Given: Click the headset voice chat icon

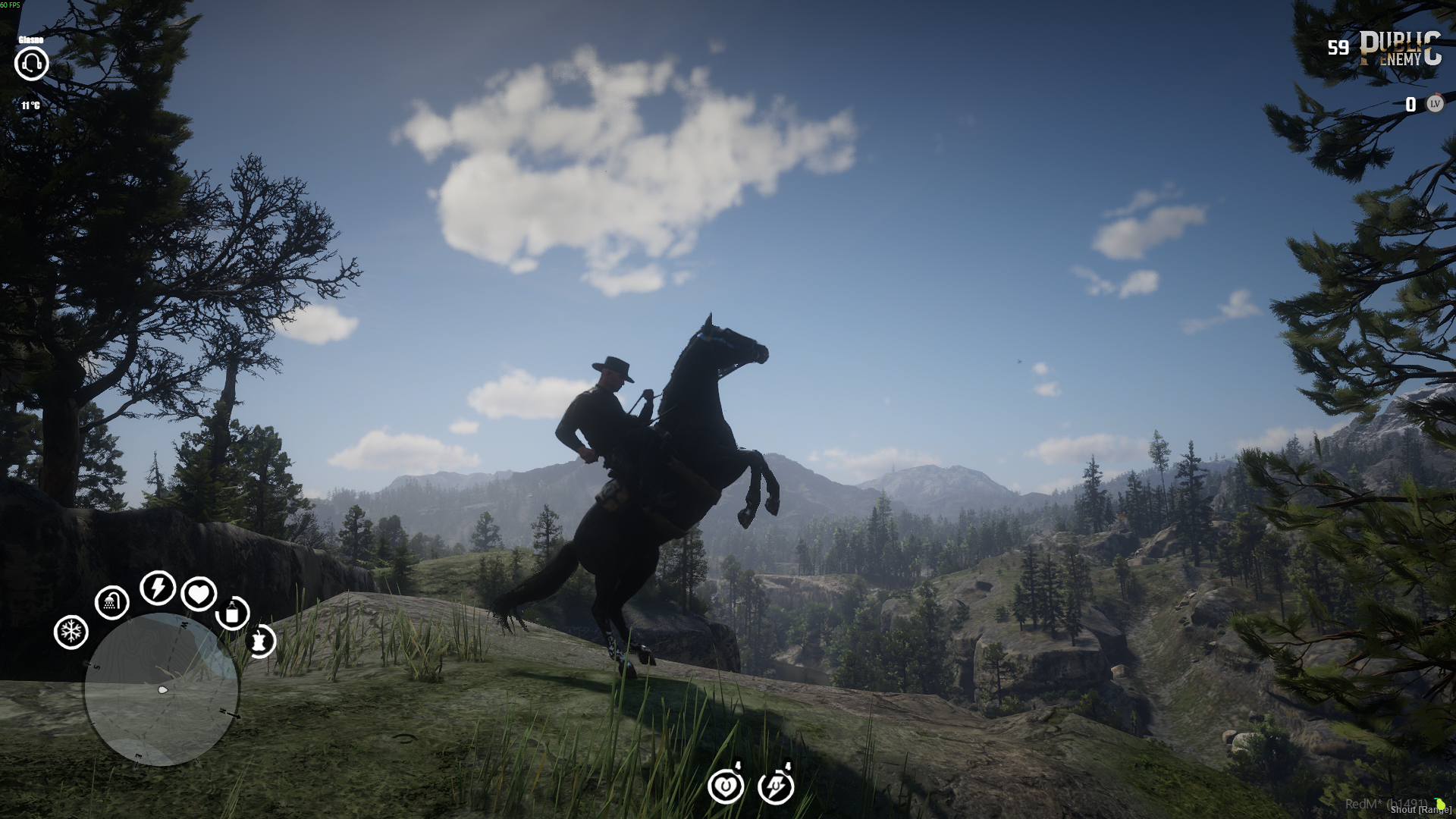Looking at the screenshot, I should (x=32, y=64).
